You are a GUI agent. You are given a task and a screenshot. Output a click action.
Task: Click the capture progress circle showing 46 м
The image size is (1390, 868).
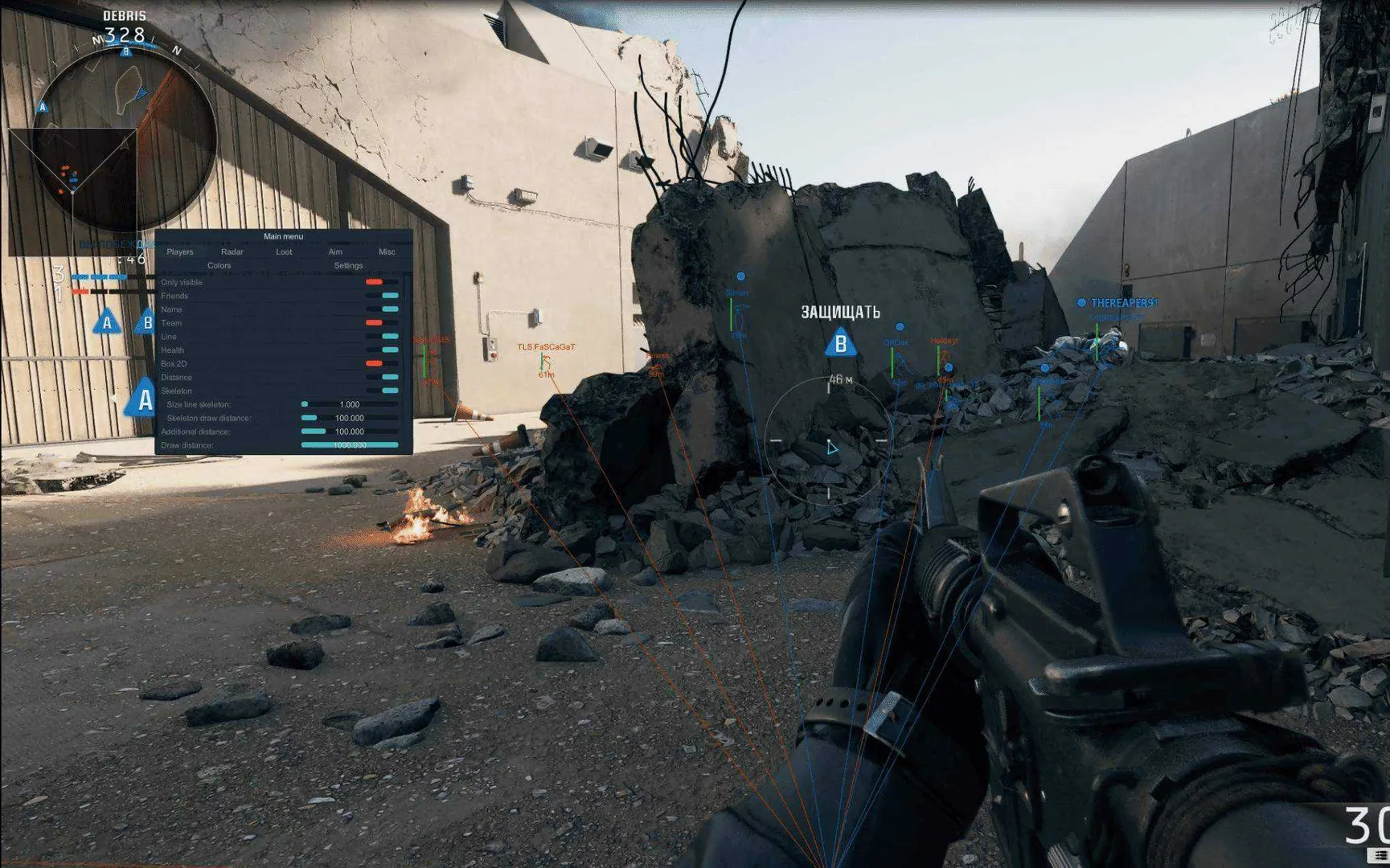click(828, 442)
